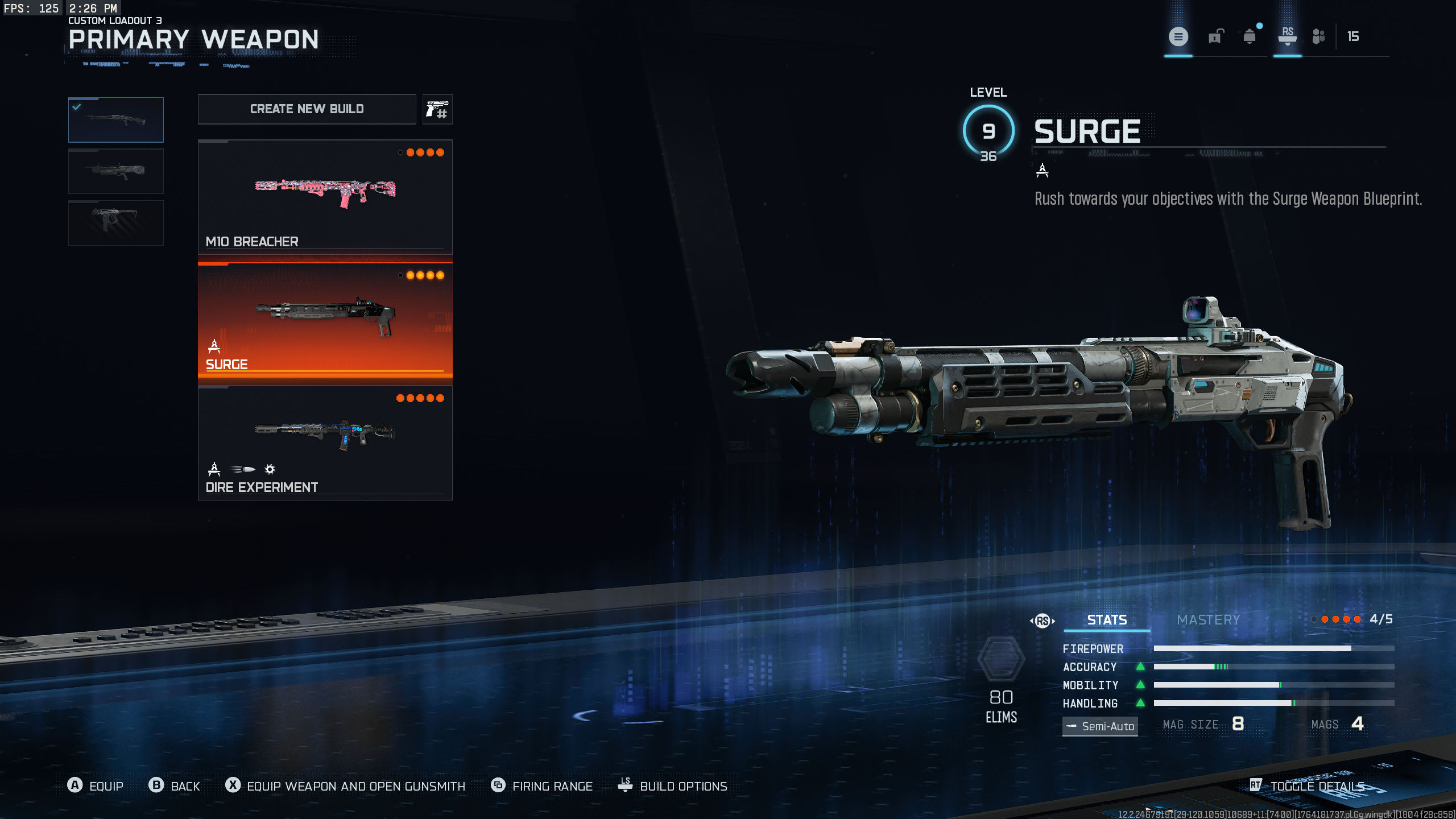Open the social/party icon near COD points
Screen dimensions: 1456x819
click(1318, 37)
